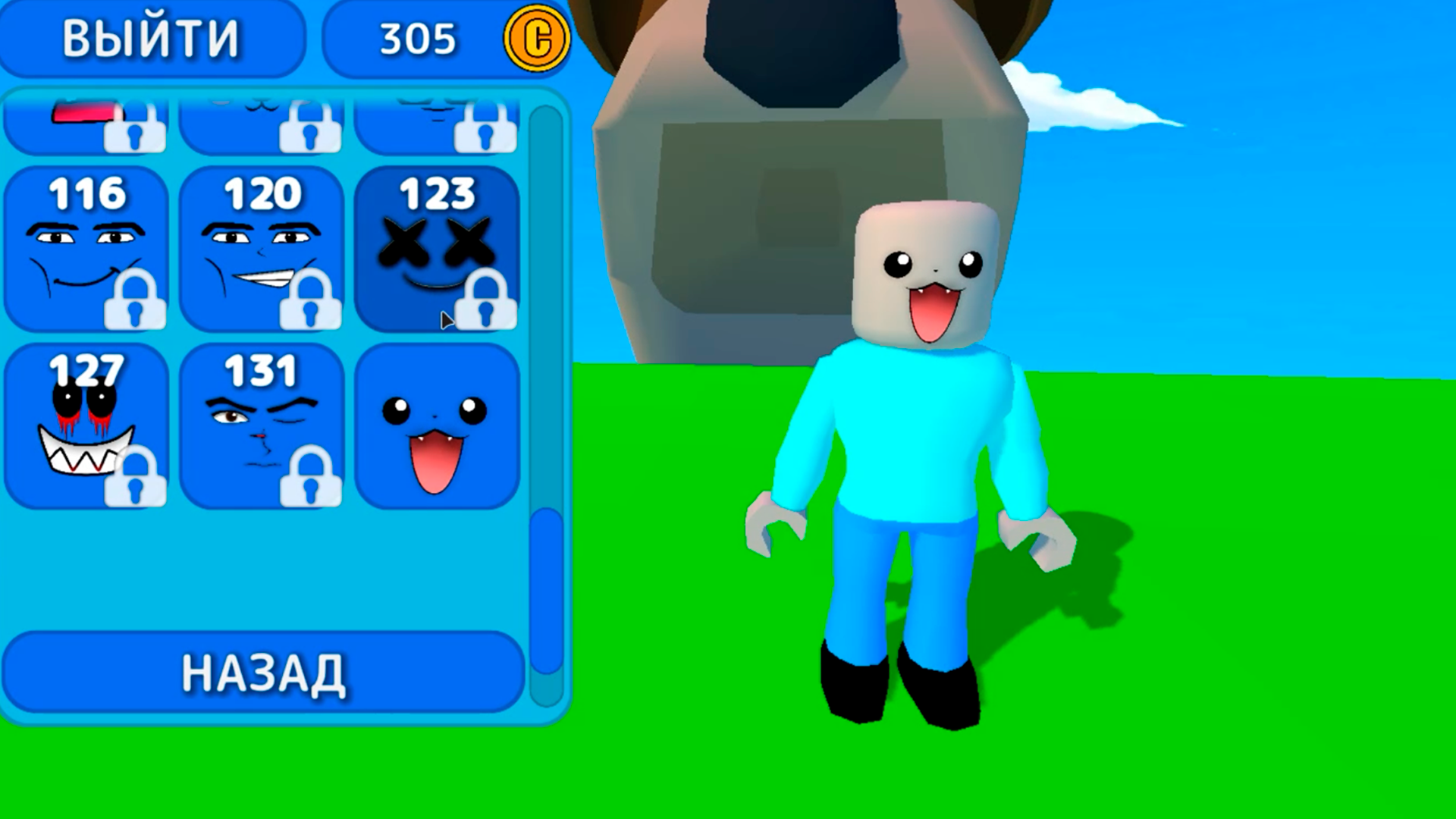Select face 123 with X eyes Marshmello style
1456x819 pixels.
pyautogui.click(x=438, y=243)
